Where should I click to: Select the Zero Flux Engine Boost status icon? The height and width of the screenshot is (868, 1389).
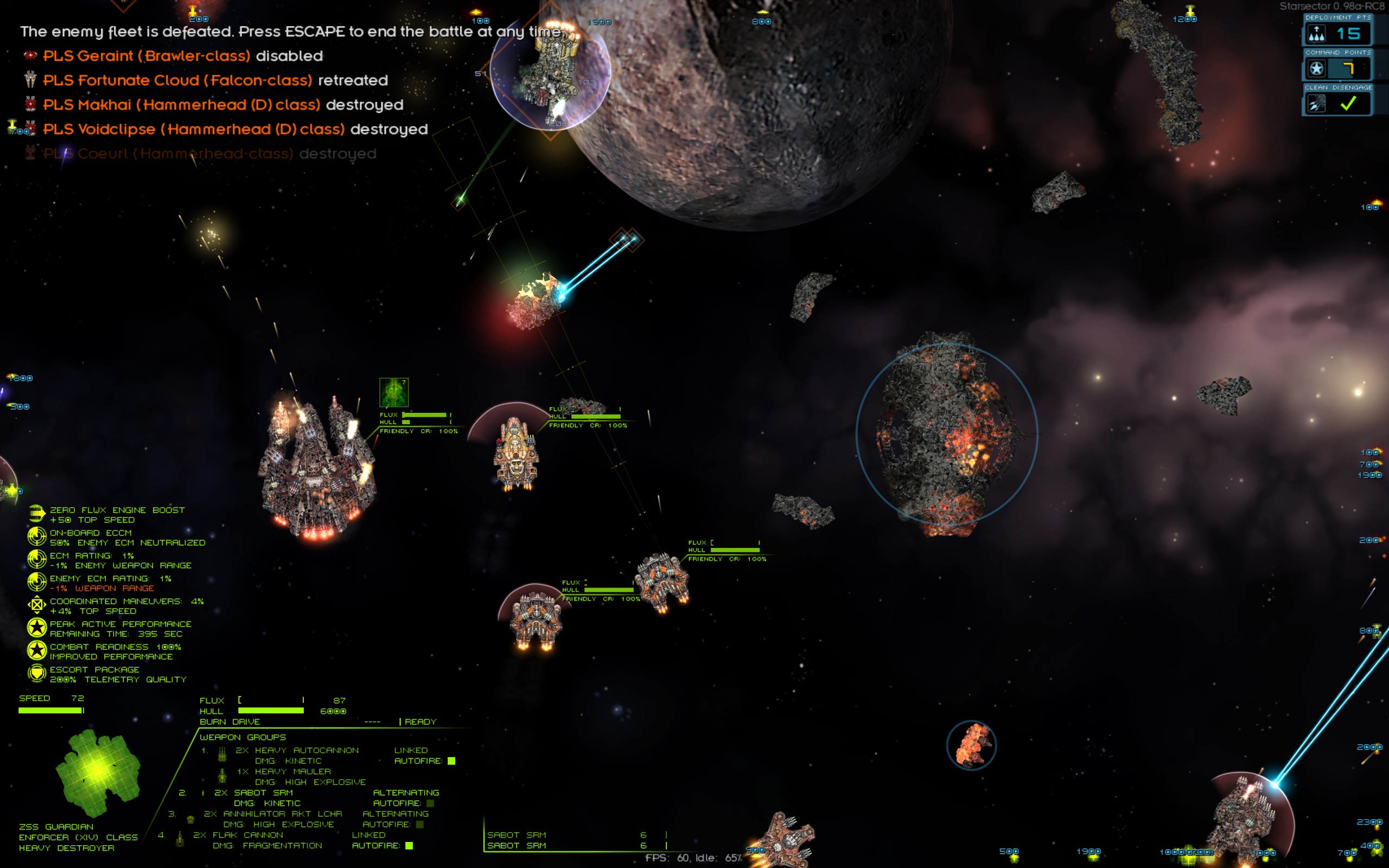37,514
